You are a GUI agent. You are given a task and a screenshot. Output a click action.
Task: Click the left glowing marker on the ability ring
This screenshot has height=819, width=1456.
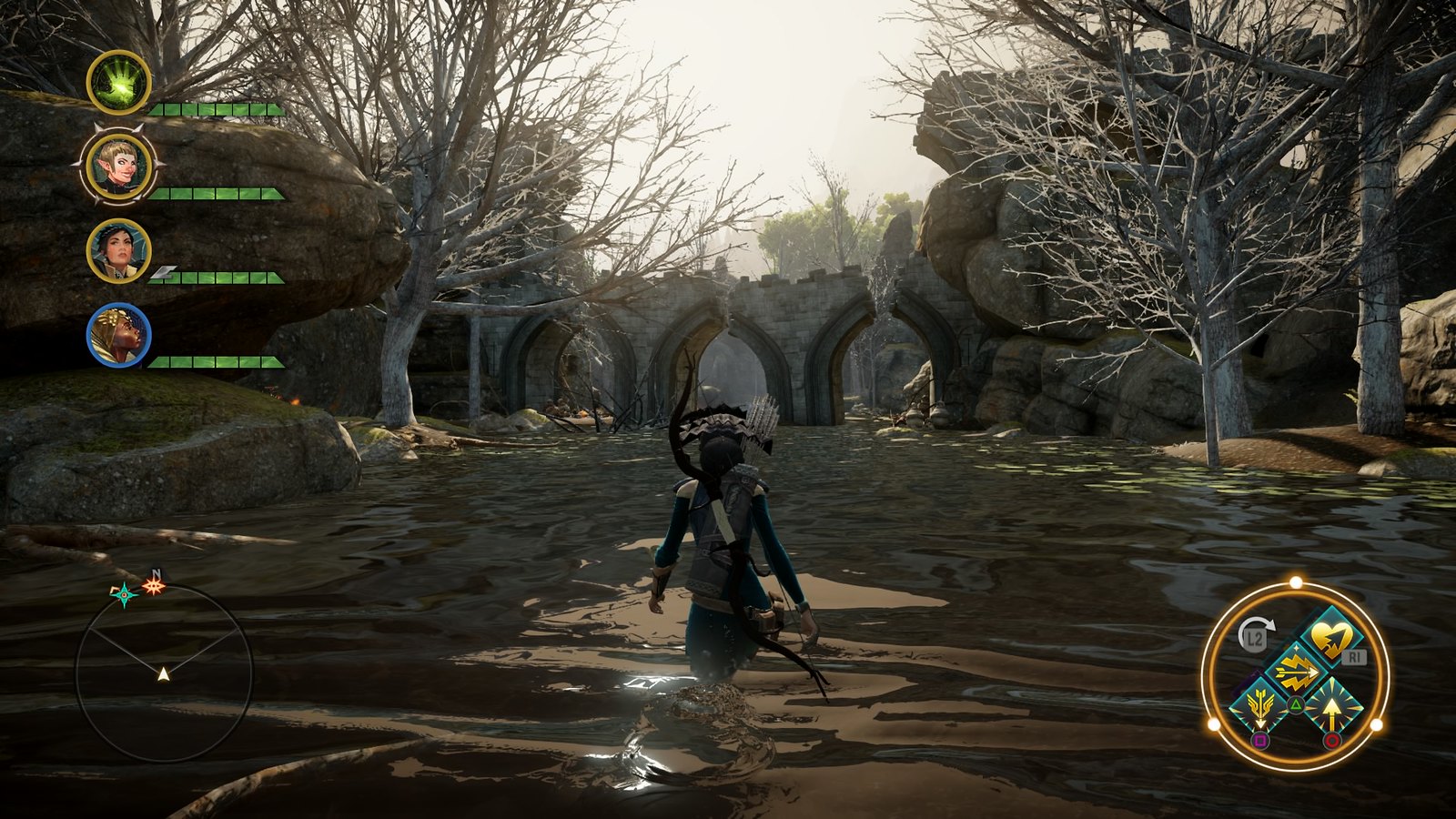(1213, 723)
